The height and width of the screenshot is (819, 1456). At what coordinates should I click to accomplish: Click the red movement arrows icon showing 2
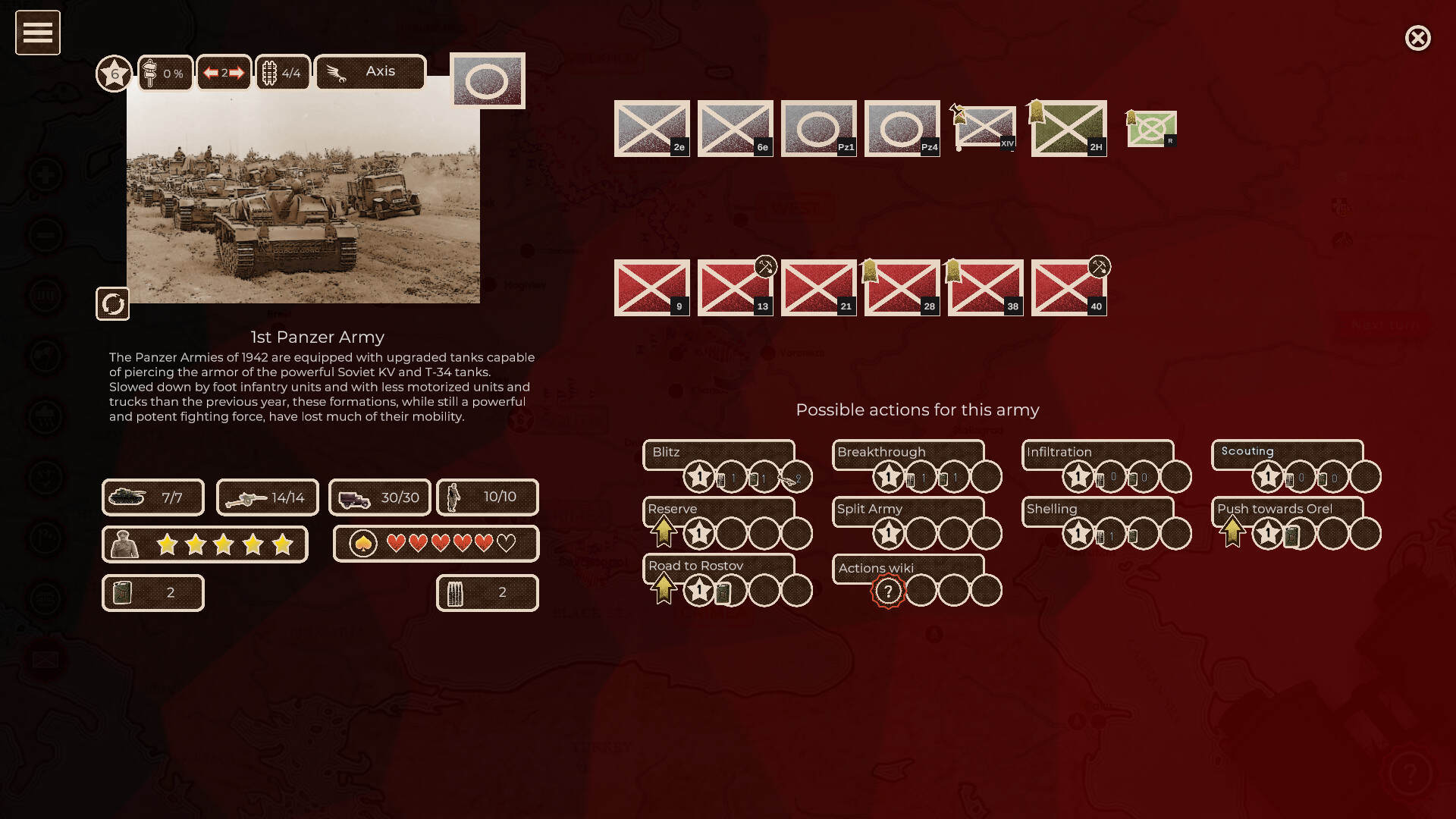coord(224,72)
